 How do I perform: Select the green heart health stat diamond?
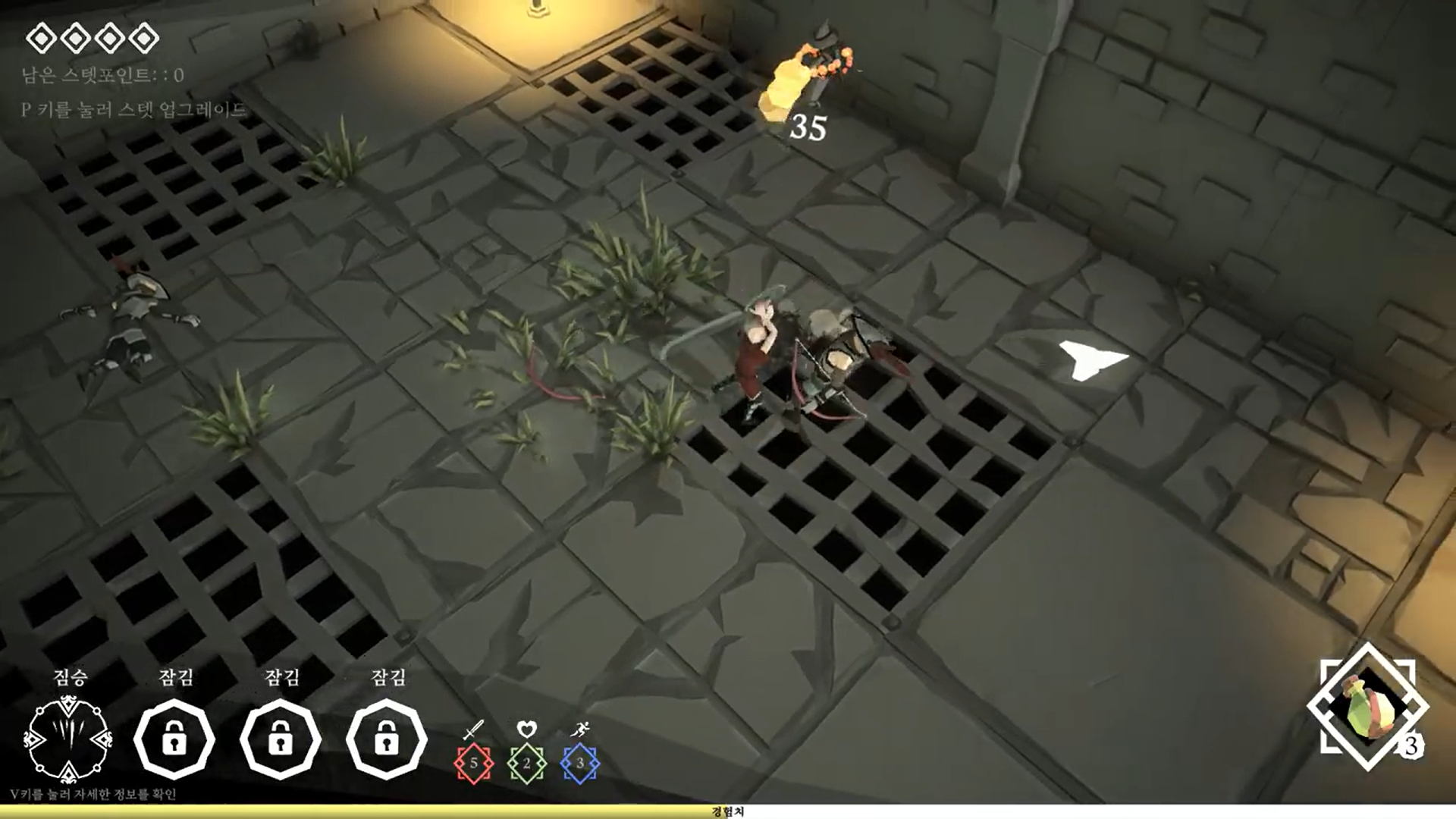(x=527, y=763)
